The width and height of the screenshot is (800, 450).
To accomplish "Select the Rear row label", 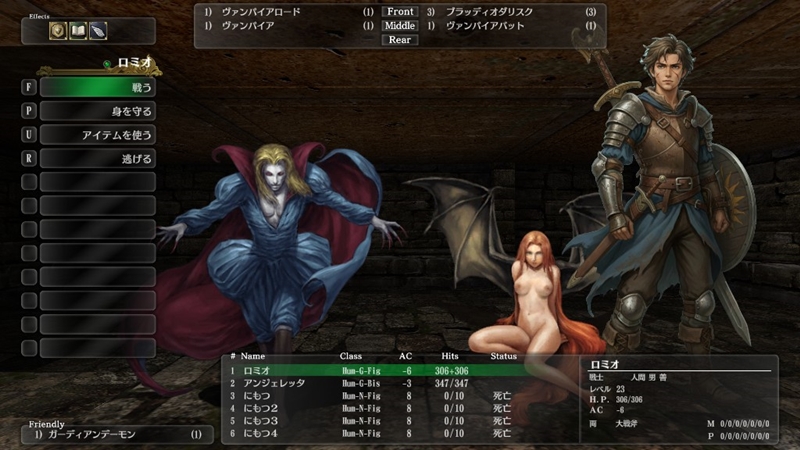I will click(399, 40).
